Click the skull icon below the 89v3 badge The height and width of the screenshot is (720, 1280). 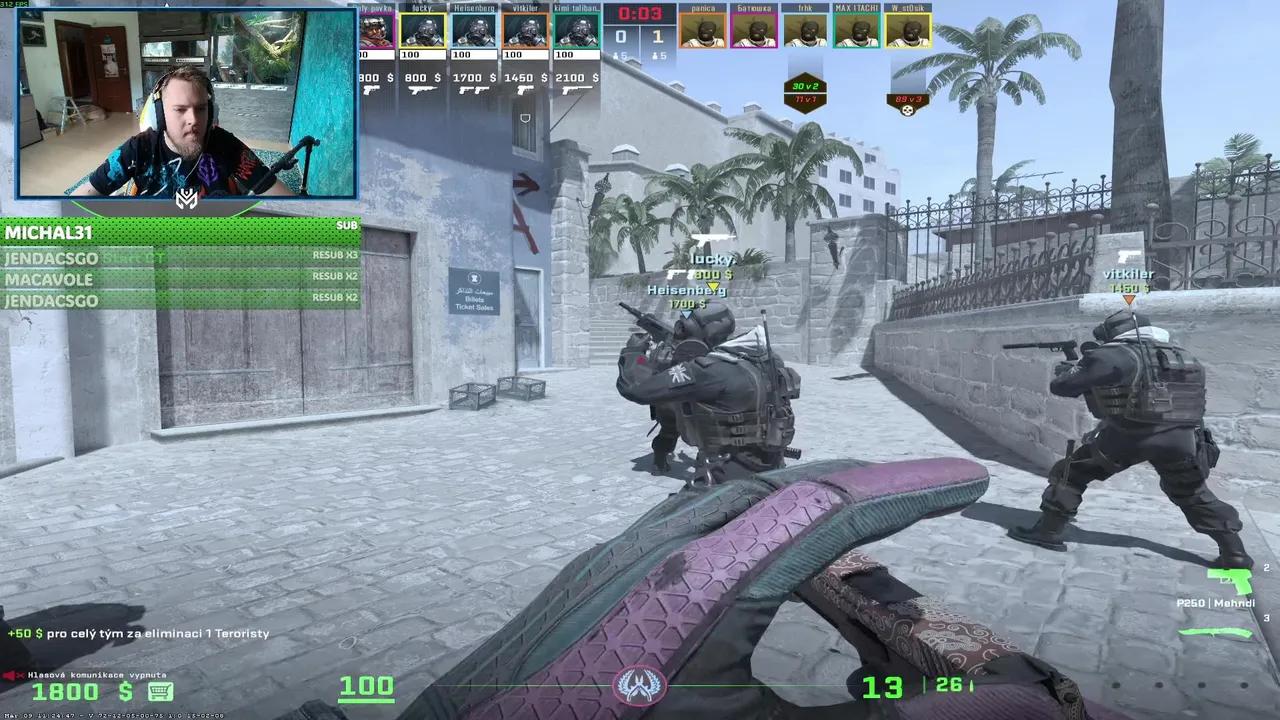coord(907,109)
